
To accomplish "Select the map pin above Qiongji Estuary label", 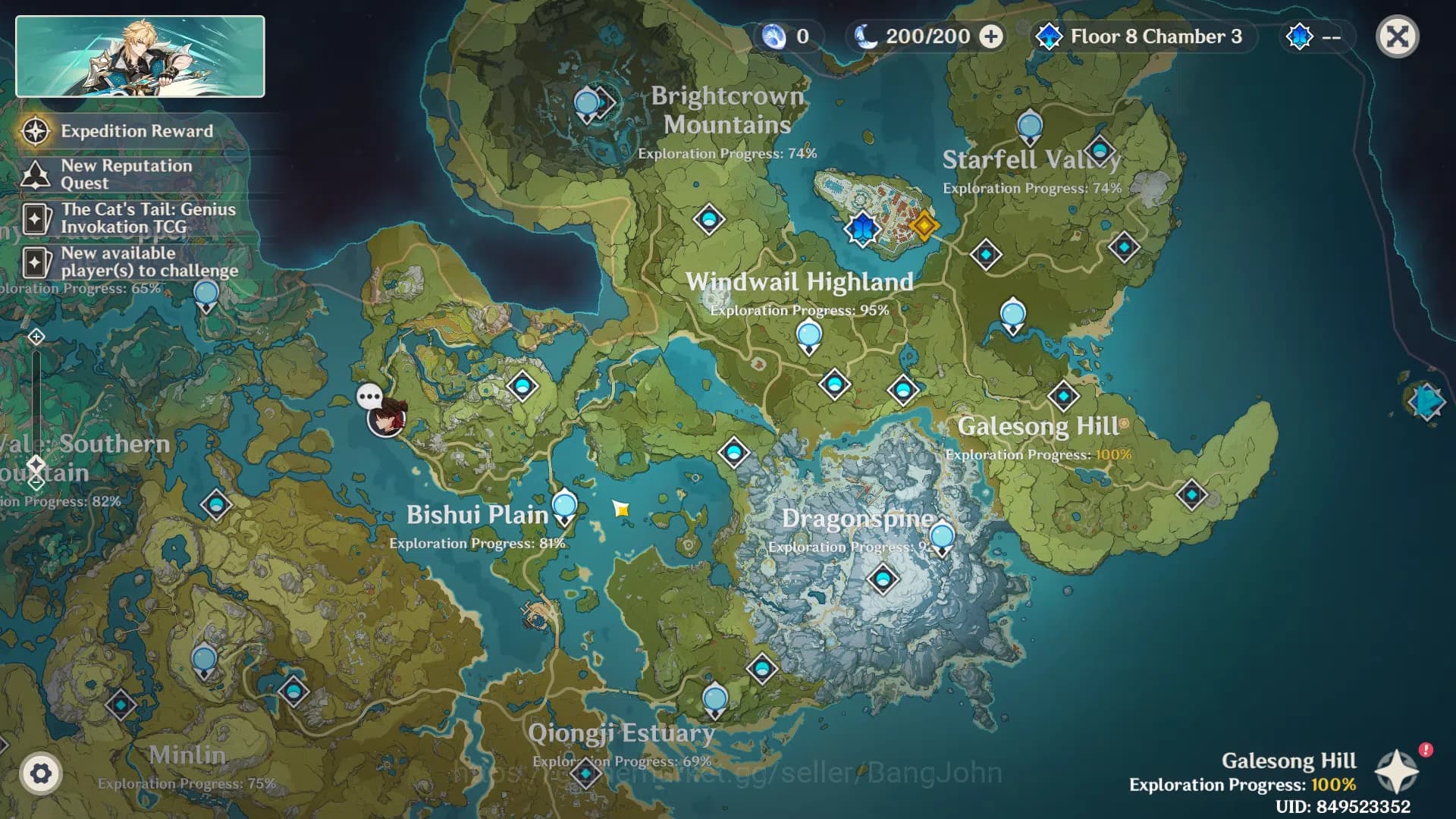I will pyautogui.click(x=714, y=699).
